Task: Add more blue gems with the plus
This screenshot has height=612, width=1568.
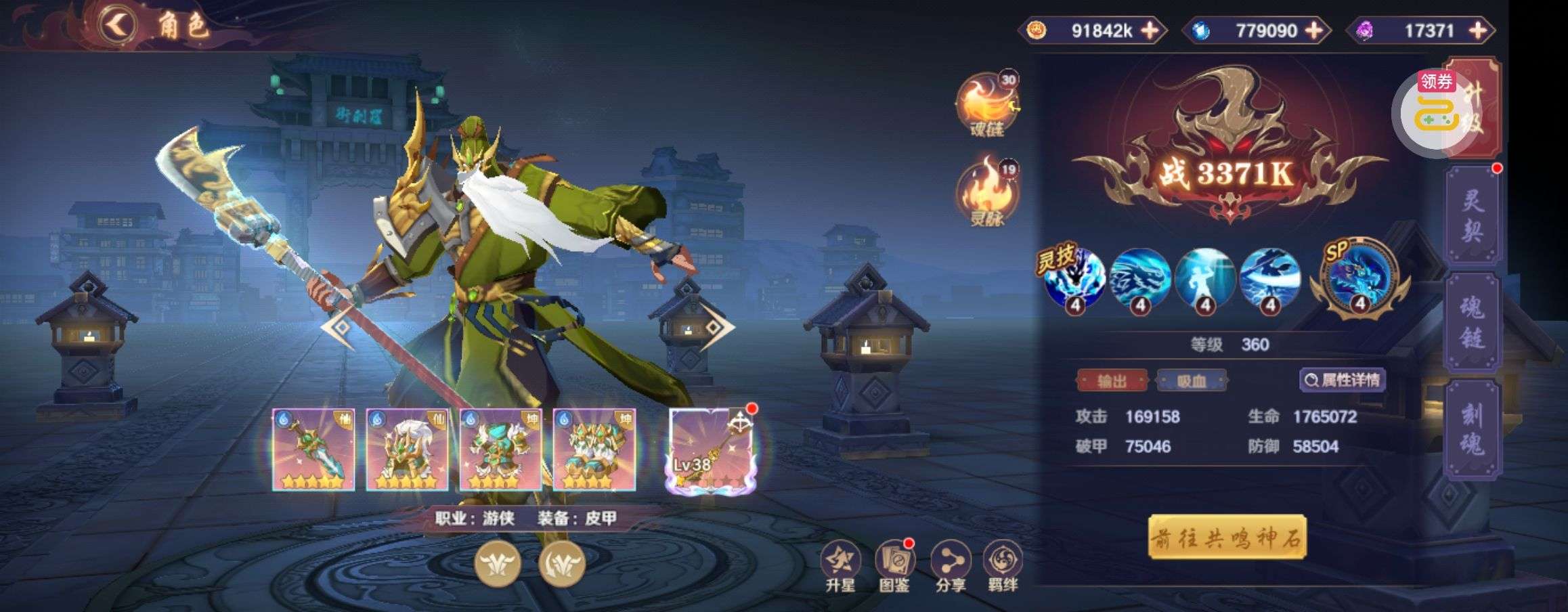Action: coord(1313,30)
